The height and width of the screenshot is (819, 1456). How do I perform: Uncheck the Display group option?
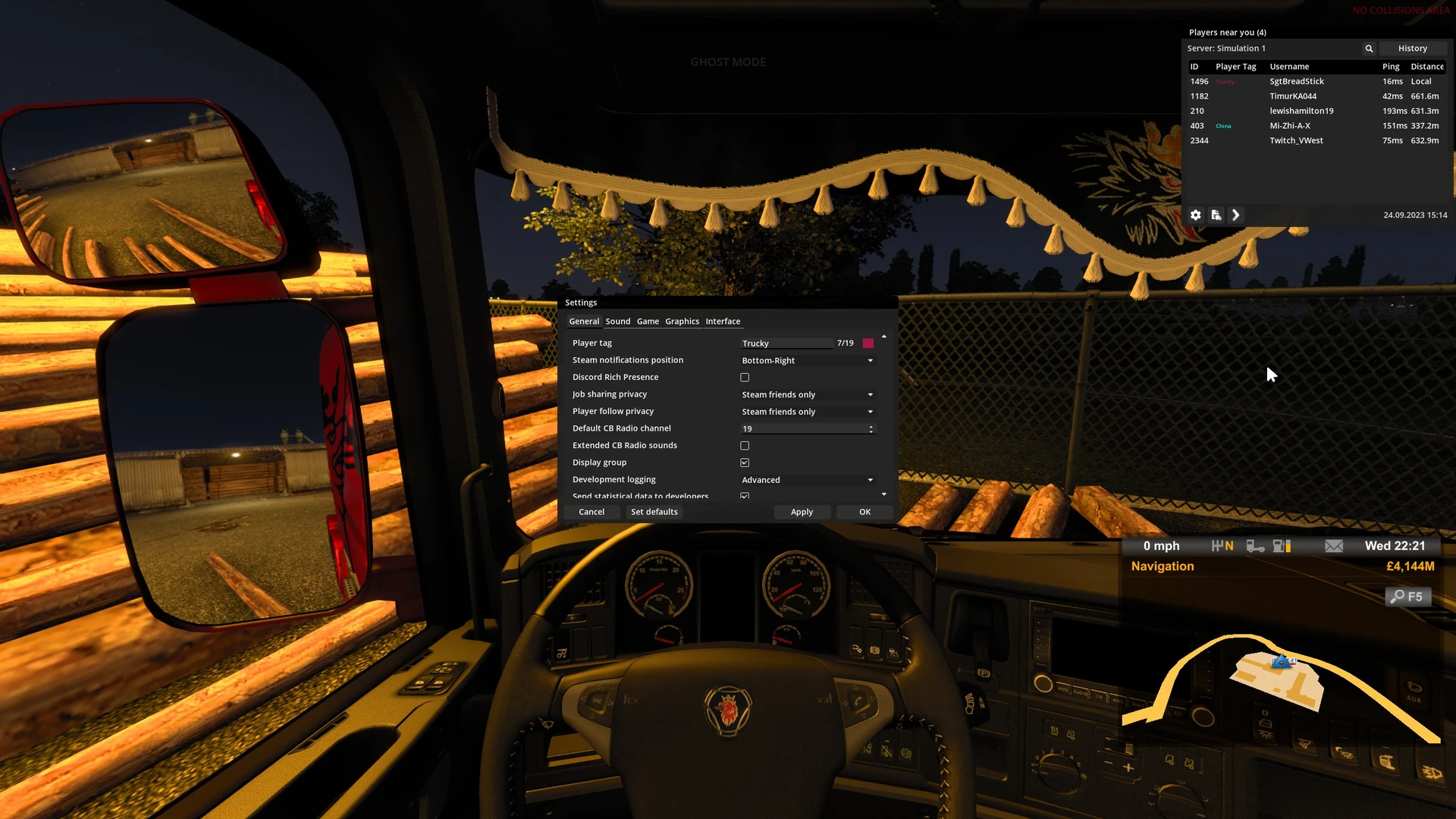coord(745,463)
